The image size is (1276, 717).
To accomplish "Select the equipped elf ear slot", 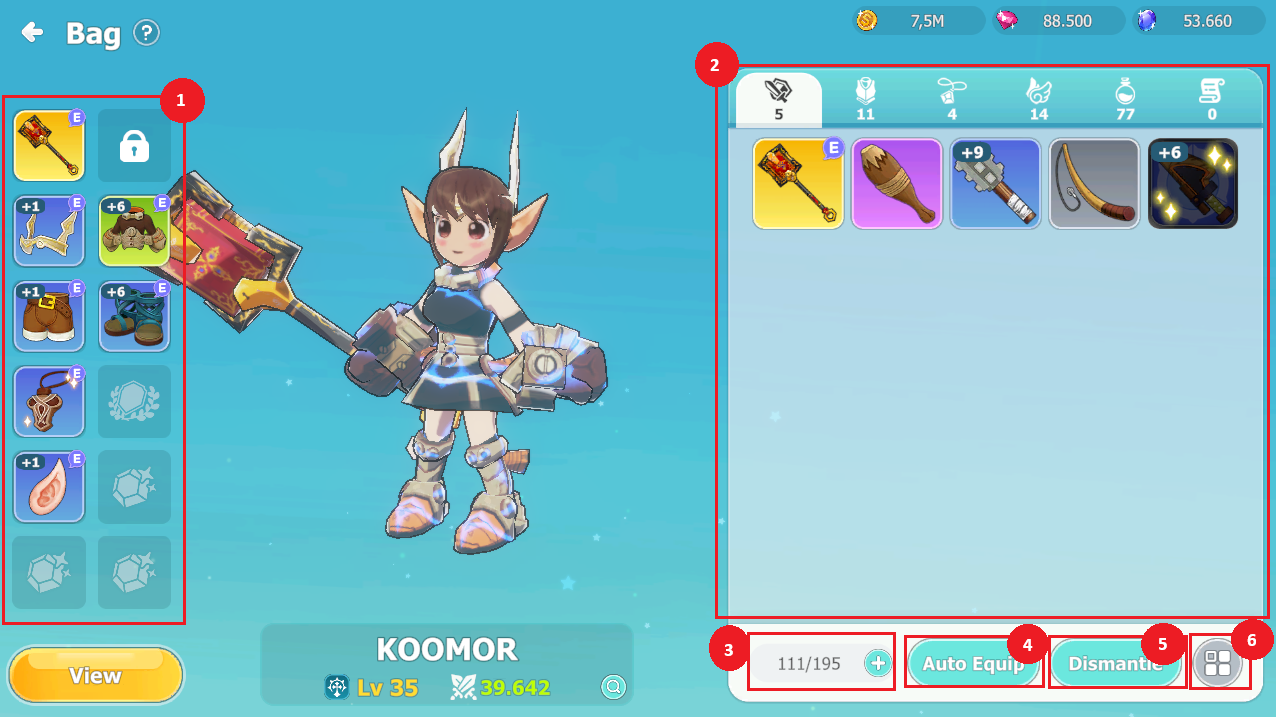I will click(49, 486).
